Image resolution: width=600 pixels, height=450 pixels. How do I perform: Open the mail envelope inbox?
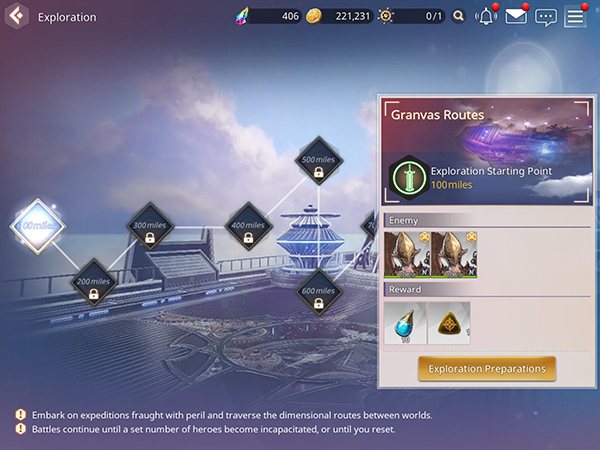click(516, 17)
